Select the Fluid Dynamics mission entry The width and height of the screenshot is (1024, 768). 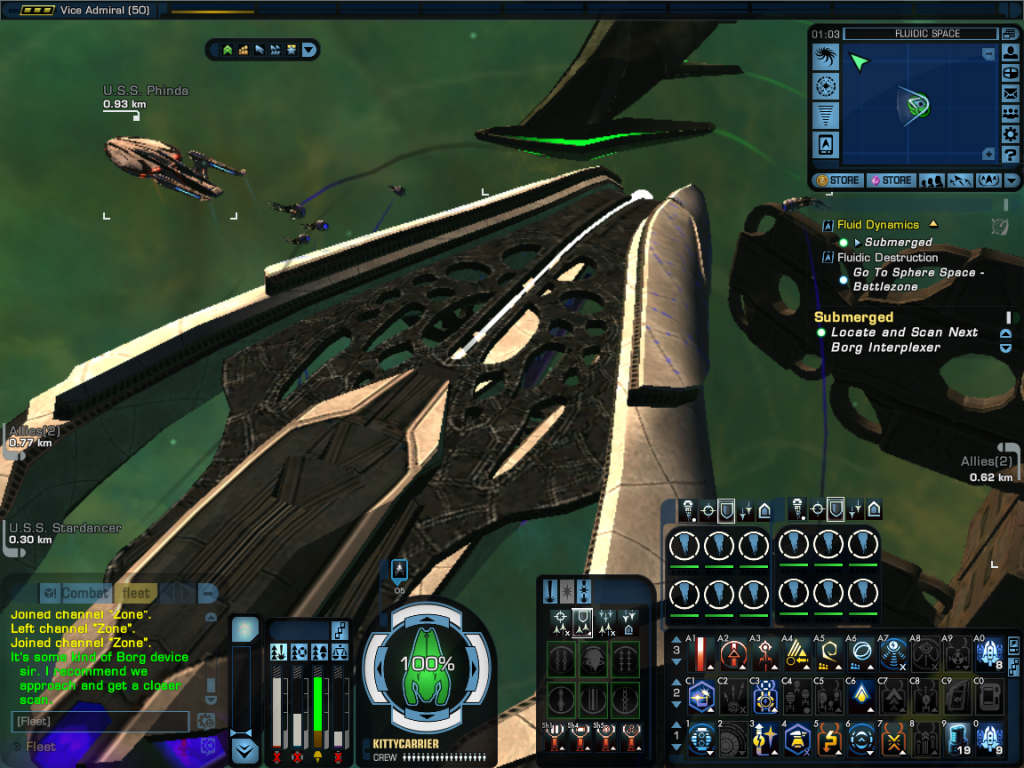[878, 225]
